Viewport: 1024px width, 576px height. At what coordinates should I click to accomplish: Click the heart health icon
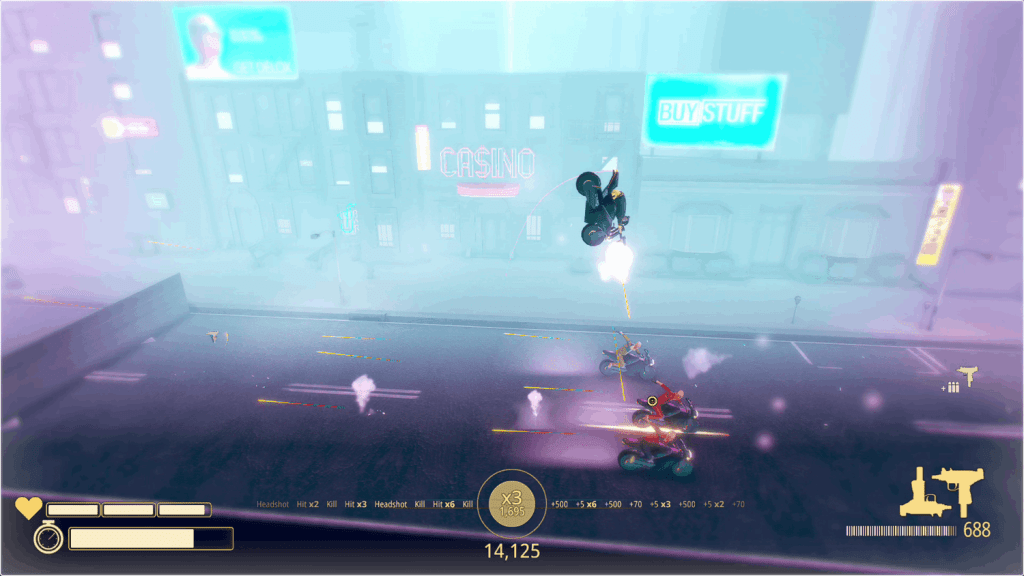pyautogui.click(x=28, y=509)
